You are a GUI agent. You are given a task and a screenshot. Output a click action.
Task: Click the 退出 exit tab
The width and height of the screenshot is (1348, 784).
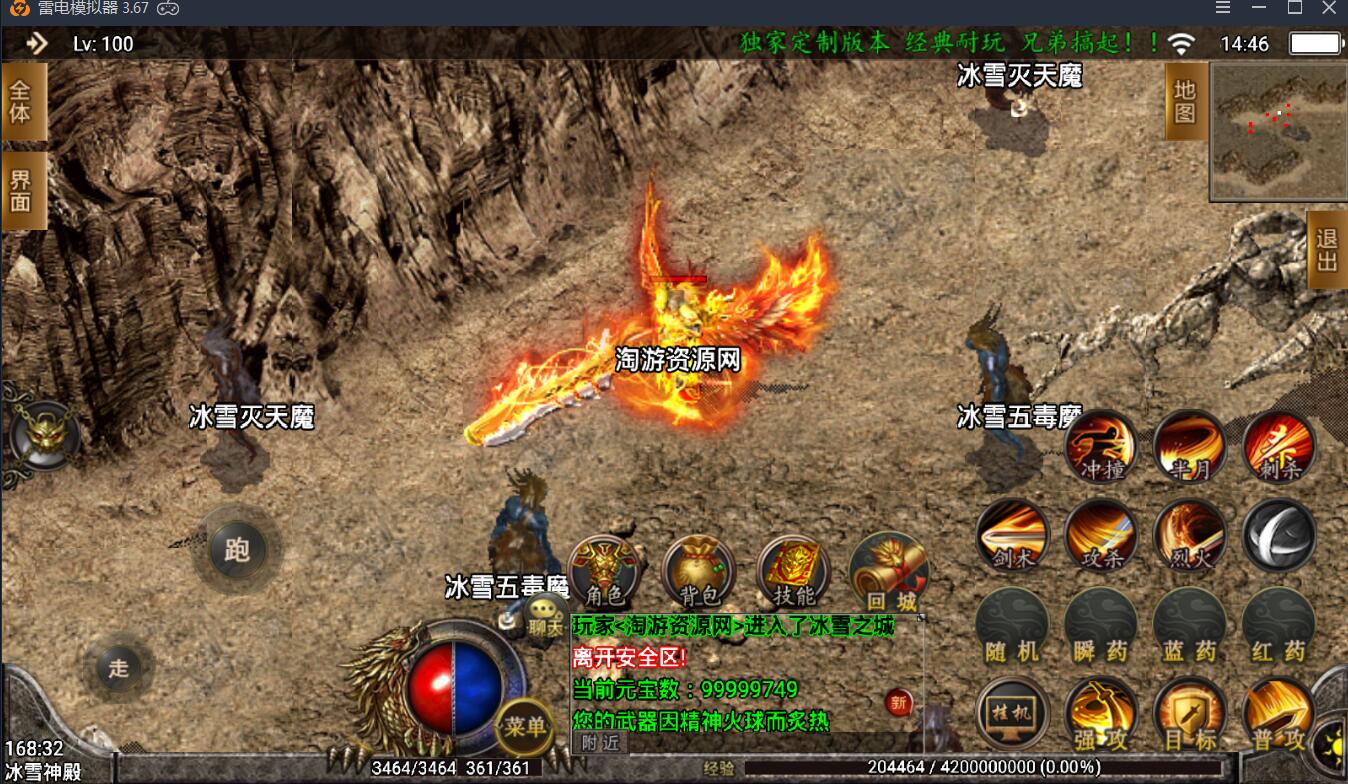click(x=1327, y=250)
